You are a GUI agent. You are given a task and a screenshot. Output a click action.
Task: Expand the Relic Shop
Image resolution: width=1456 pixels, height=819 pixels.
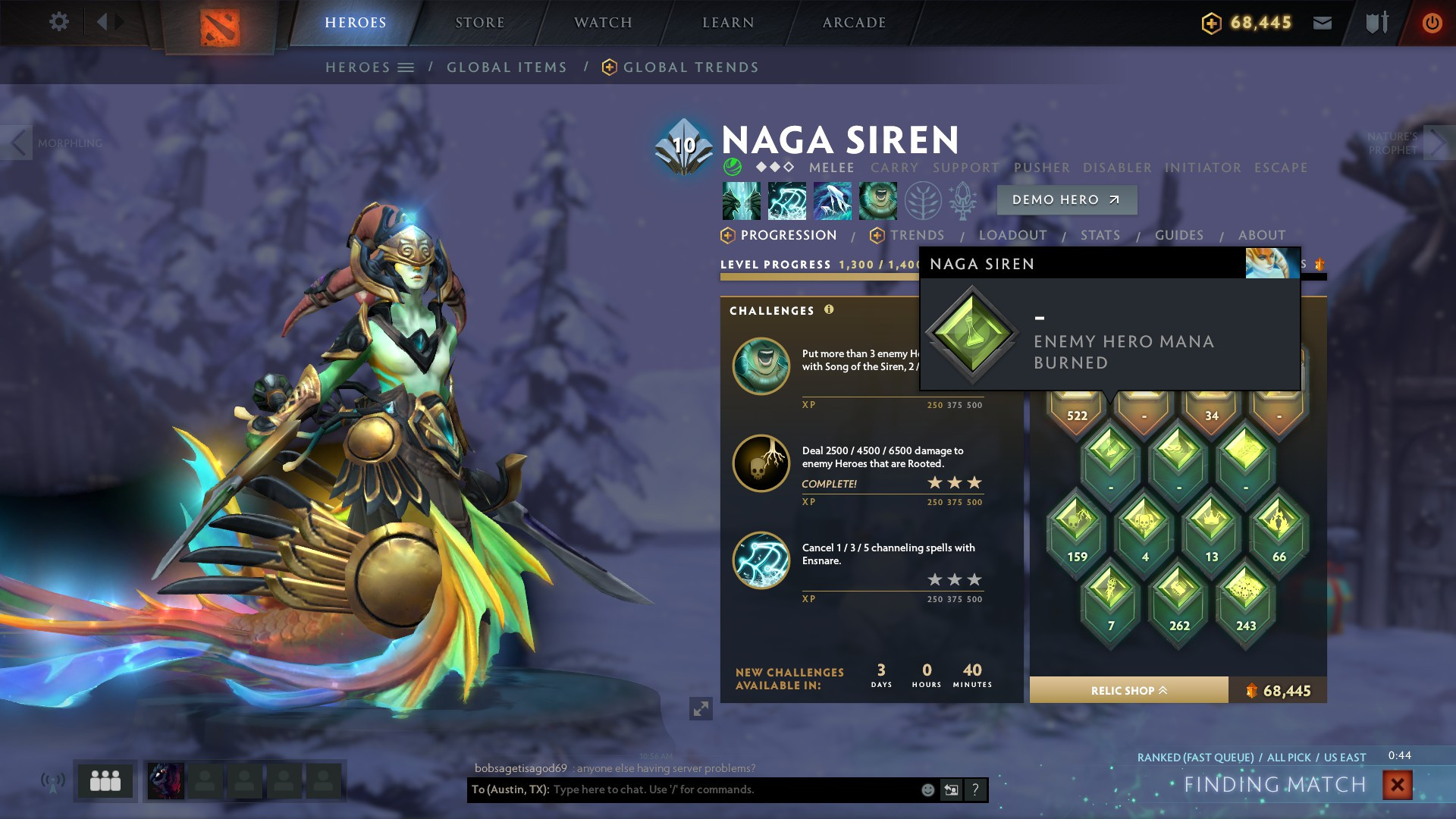(x=1128, y=691)
